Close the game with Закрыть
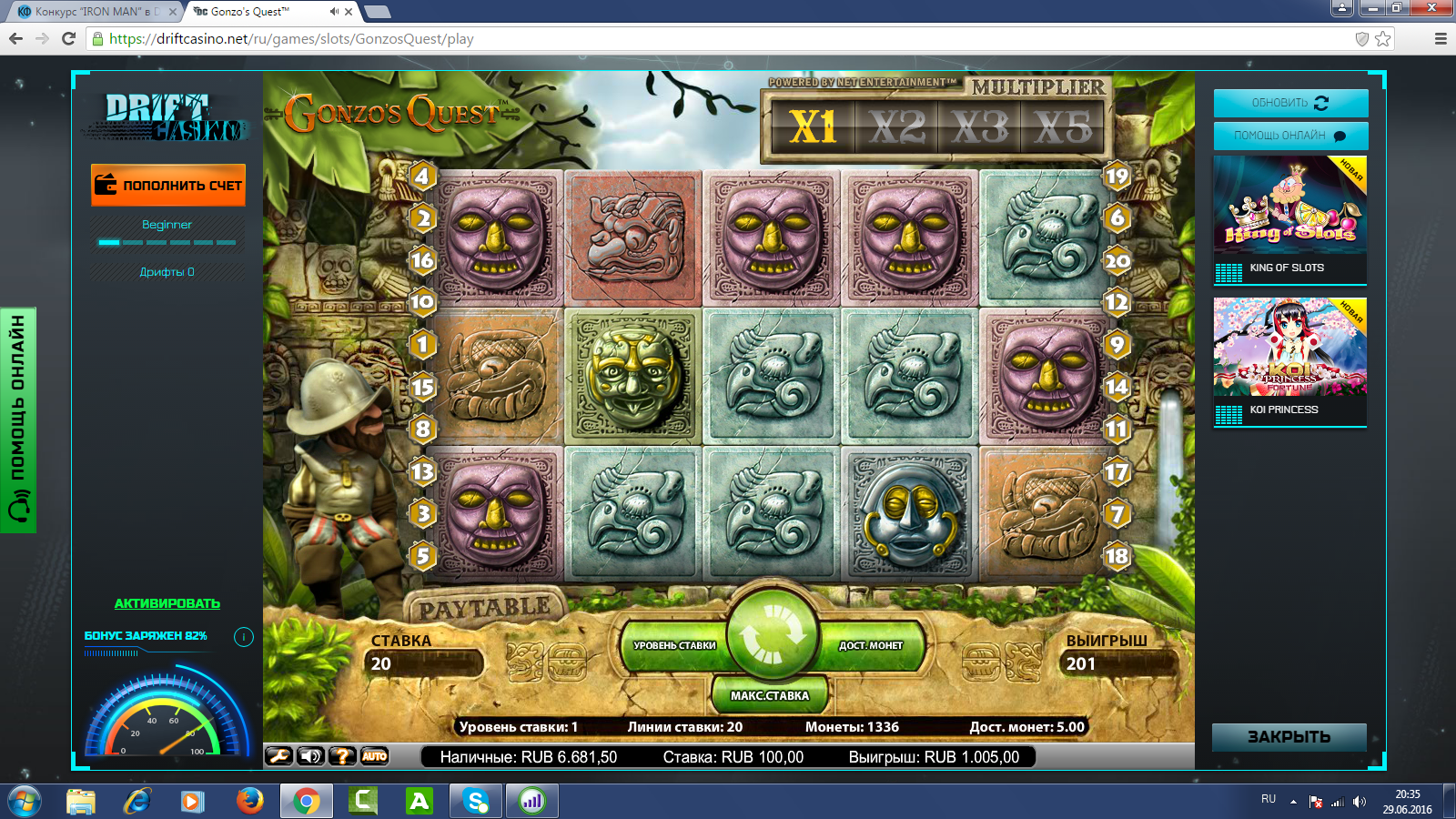This screenshot has height=819, width=1456. click(1289, 737)
